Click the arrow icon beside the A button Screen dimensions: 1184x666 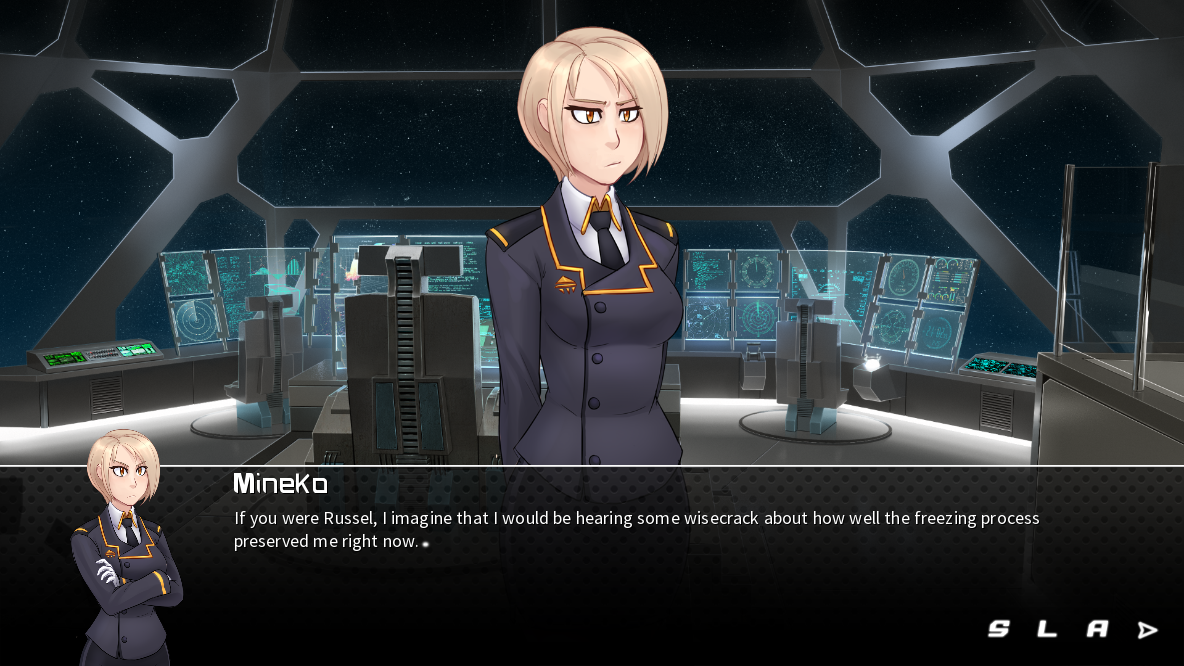[1148, 629]
